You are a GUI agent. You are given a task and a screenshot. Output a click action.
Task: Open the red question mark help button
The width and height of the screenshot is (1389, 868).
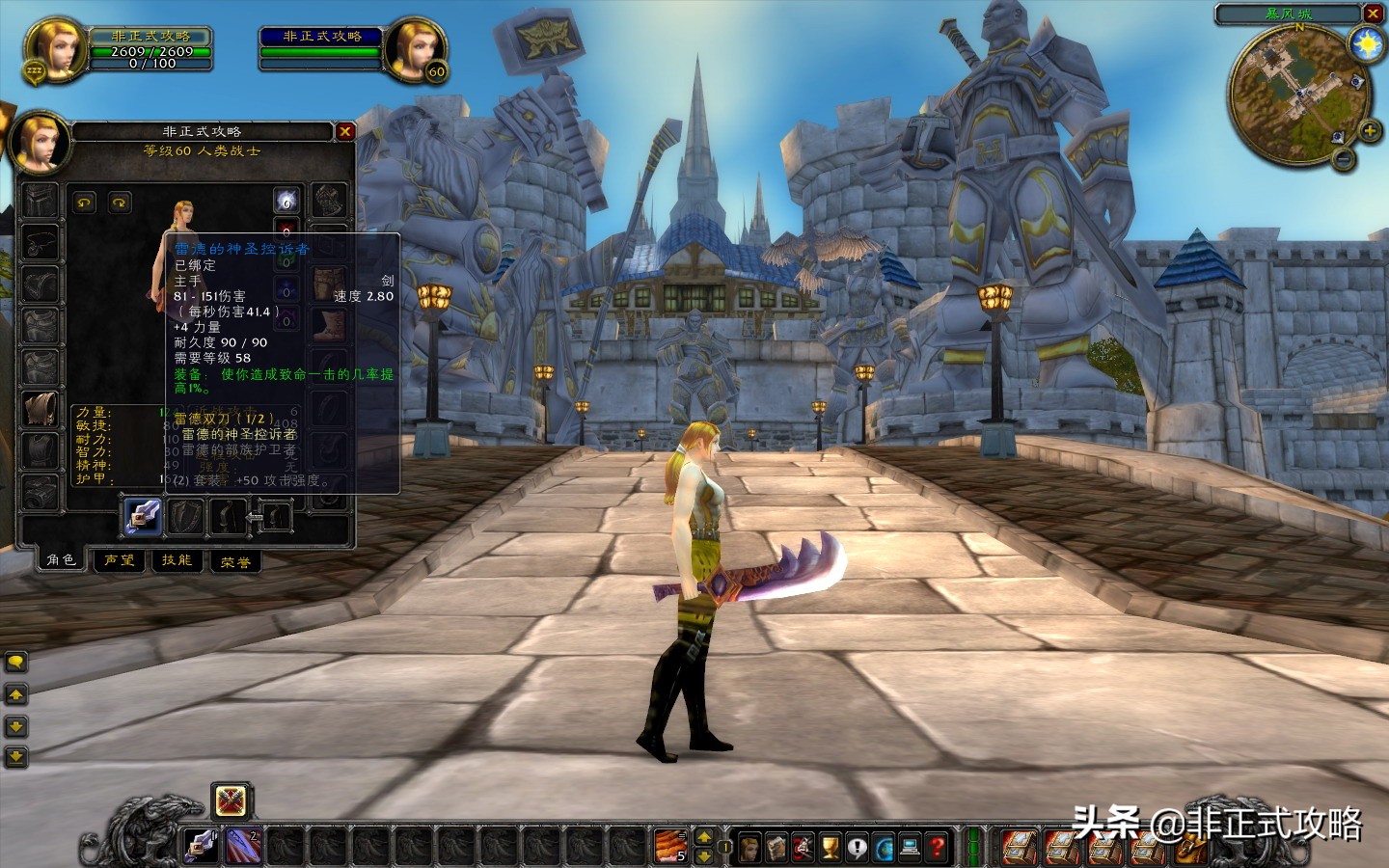(937, 848)
